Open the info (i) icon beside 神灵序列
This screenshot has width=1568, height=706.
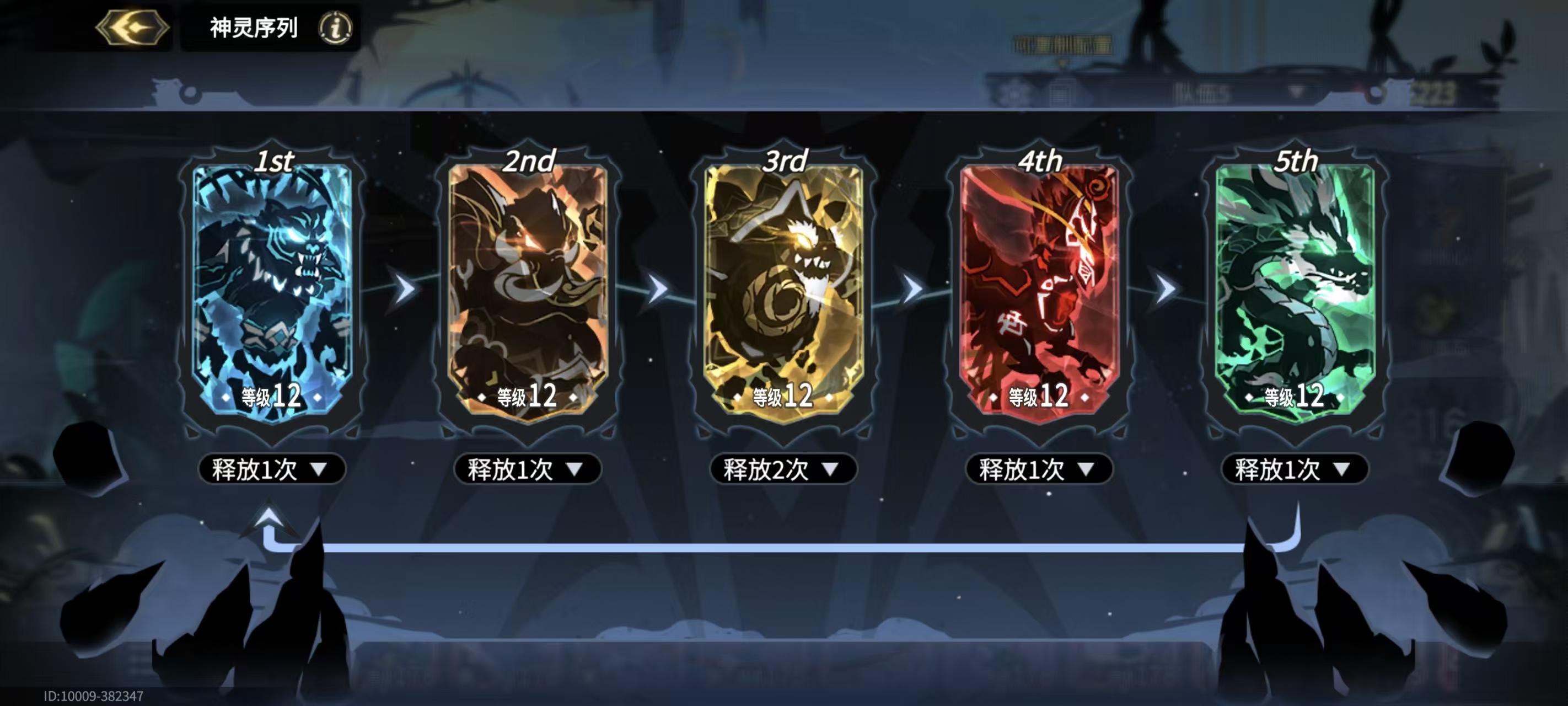coord(332,28)
